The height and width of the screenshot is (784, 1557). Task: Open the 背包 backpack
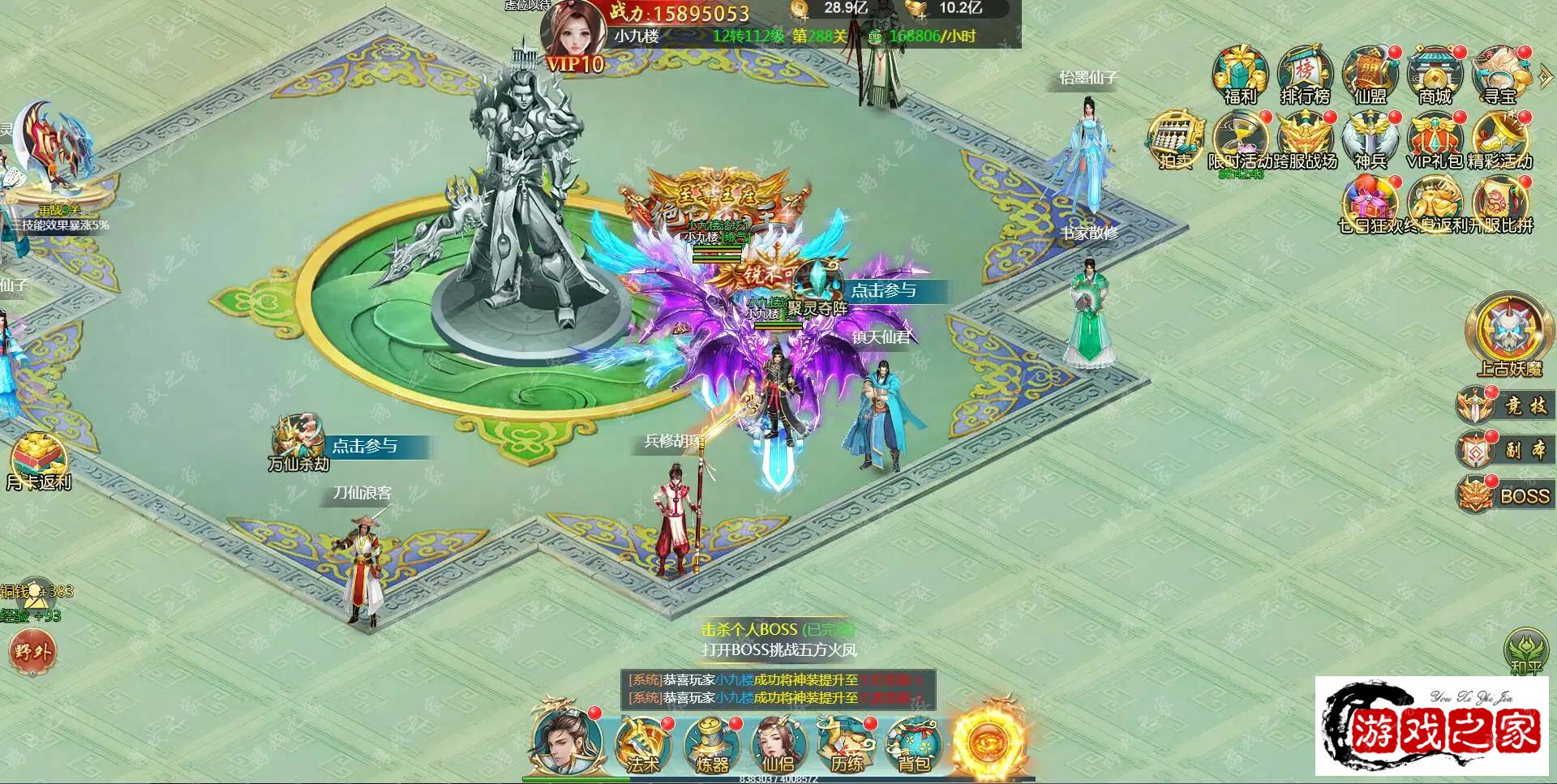tap(914, 744)
